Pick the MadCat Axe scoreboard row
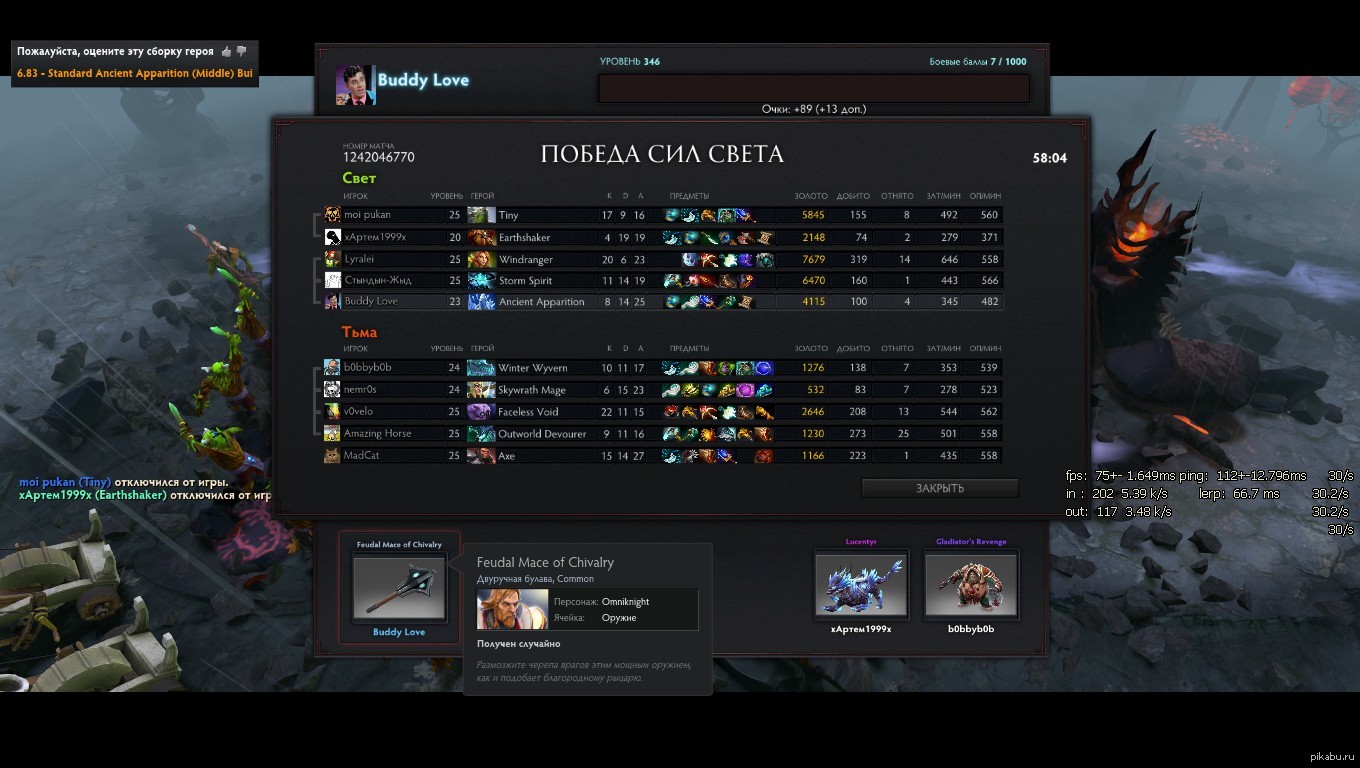This screenshot has height=768, width=1360. pos(660,455)
